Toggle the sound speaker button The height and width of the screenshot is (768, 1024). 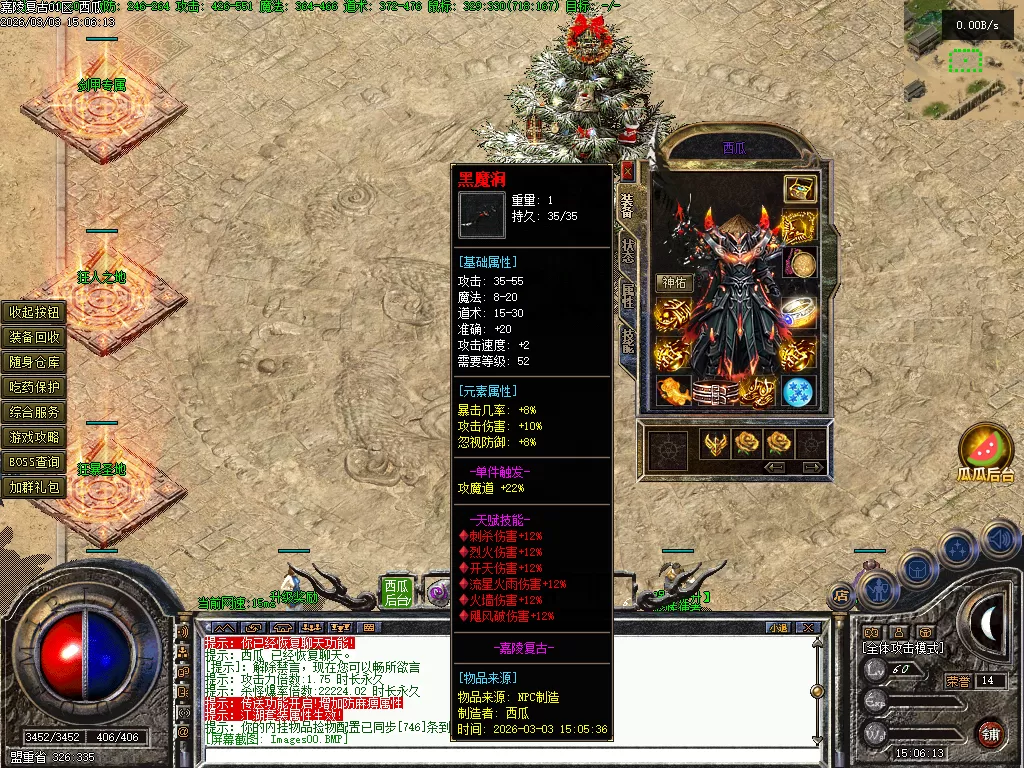(1000, 541)
